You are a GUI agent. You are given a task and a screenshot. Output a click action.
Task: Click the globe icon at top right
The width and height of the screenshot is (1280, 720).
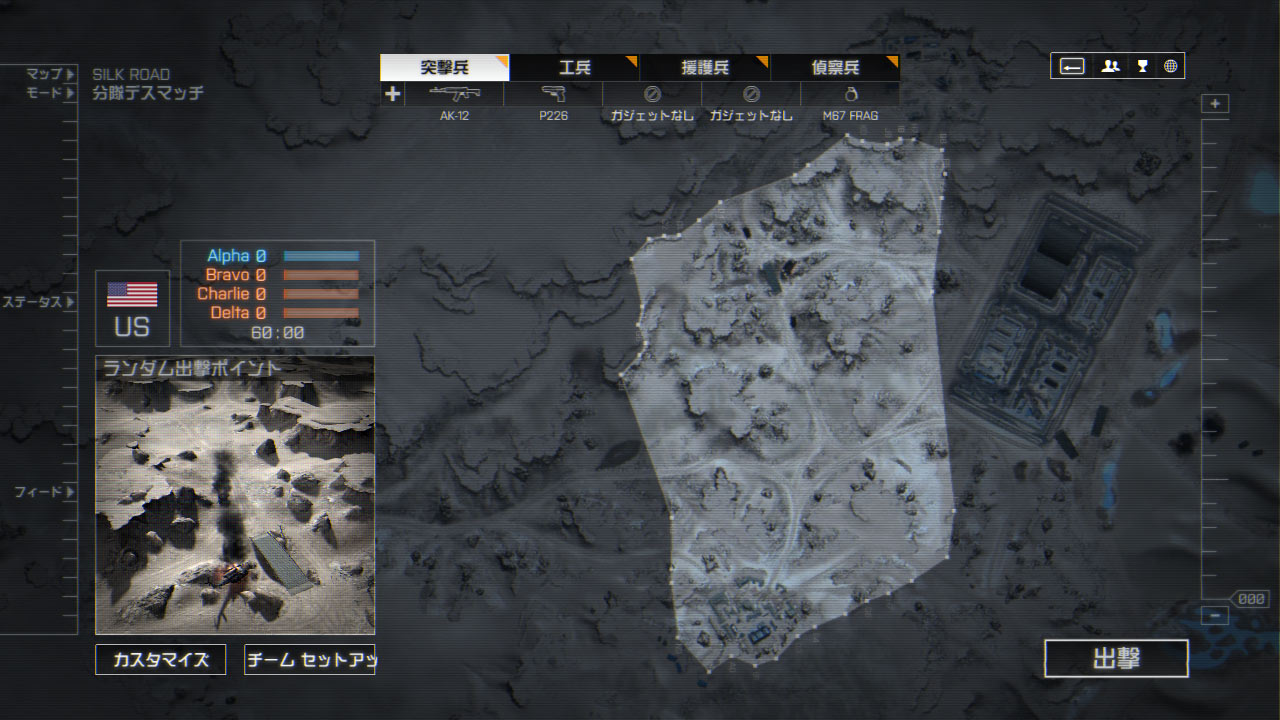(1170, 66)
